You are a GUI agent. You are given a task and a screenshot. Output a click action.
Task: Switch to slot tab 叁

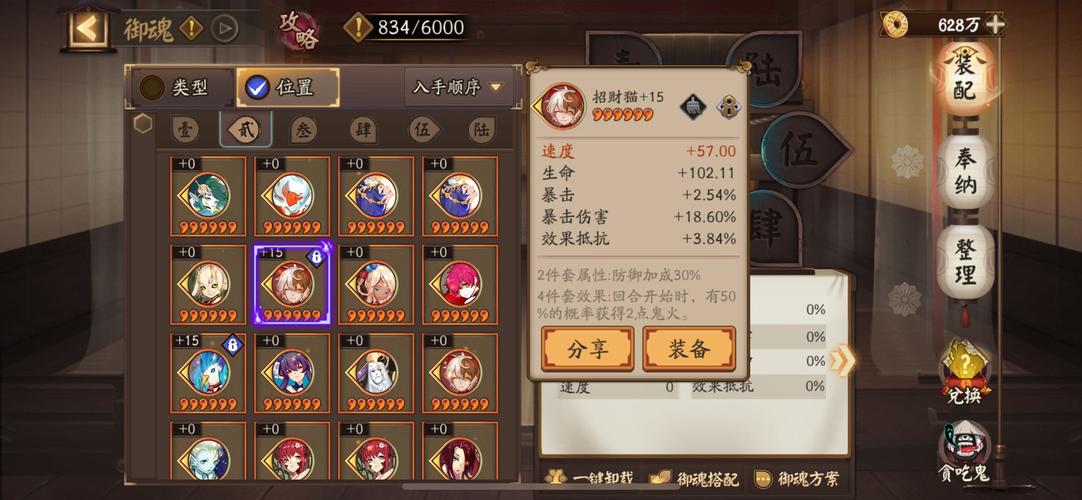[304, 130]
